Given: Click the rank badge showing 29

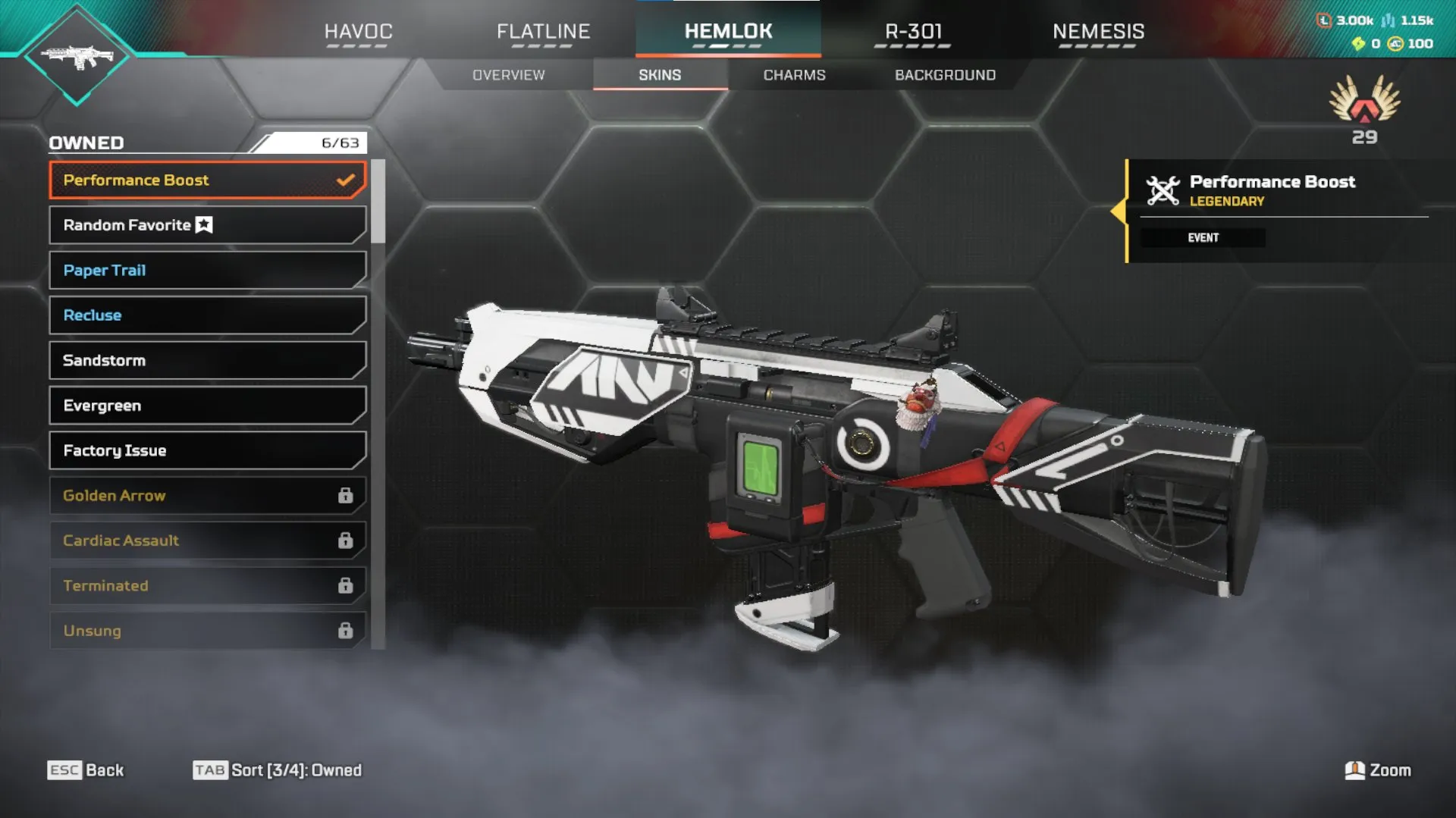Looking at the screenshot, I should (1365, 114).
